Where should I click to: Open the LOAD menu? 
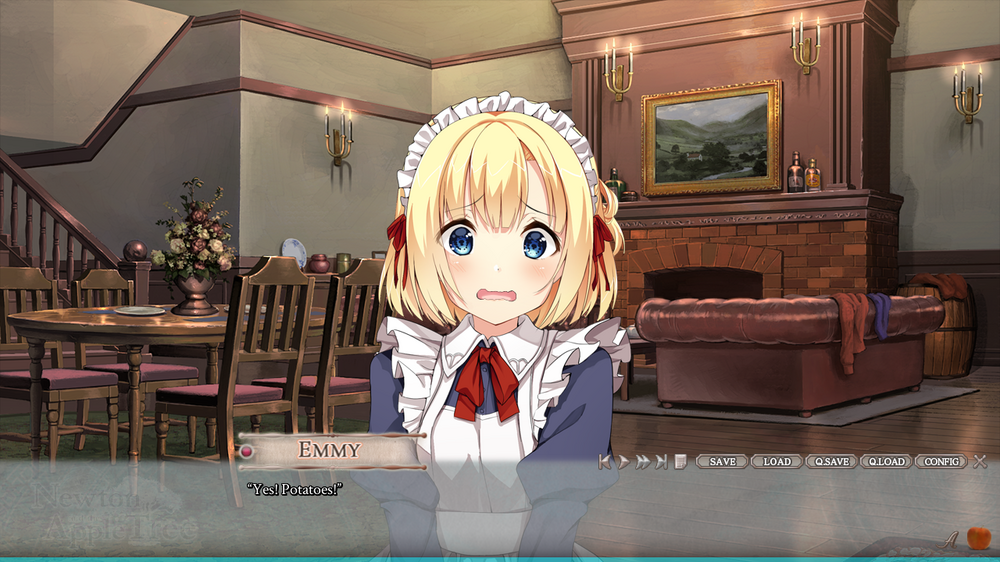777,461
